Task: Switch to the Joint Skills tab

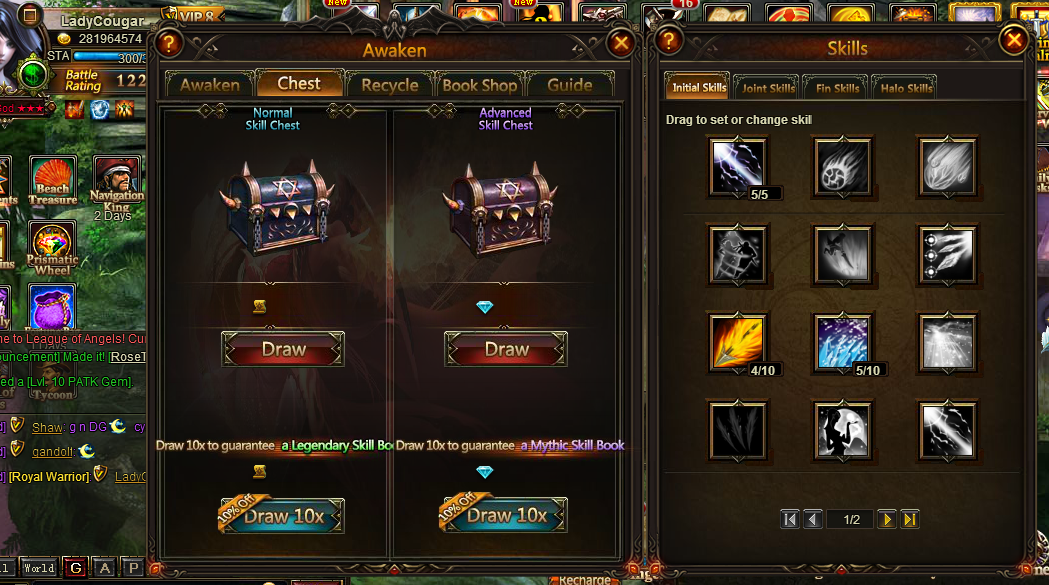Action: click(768, 88)
